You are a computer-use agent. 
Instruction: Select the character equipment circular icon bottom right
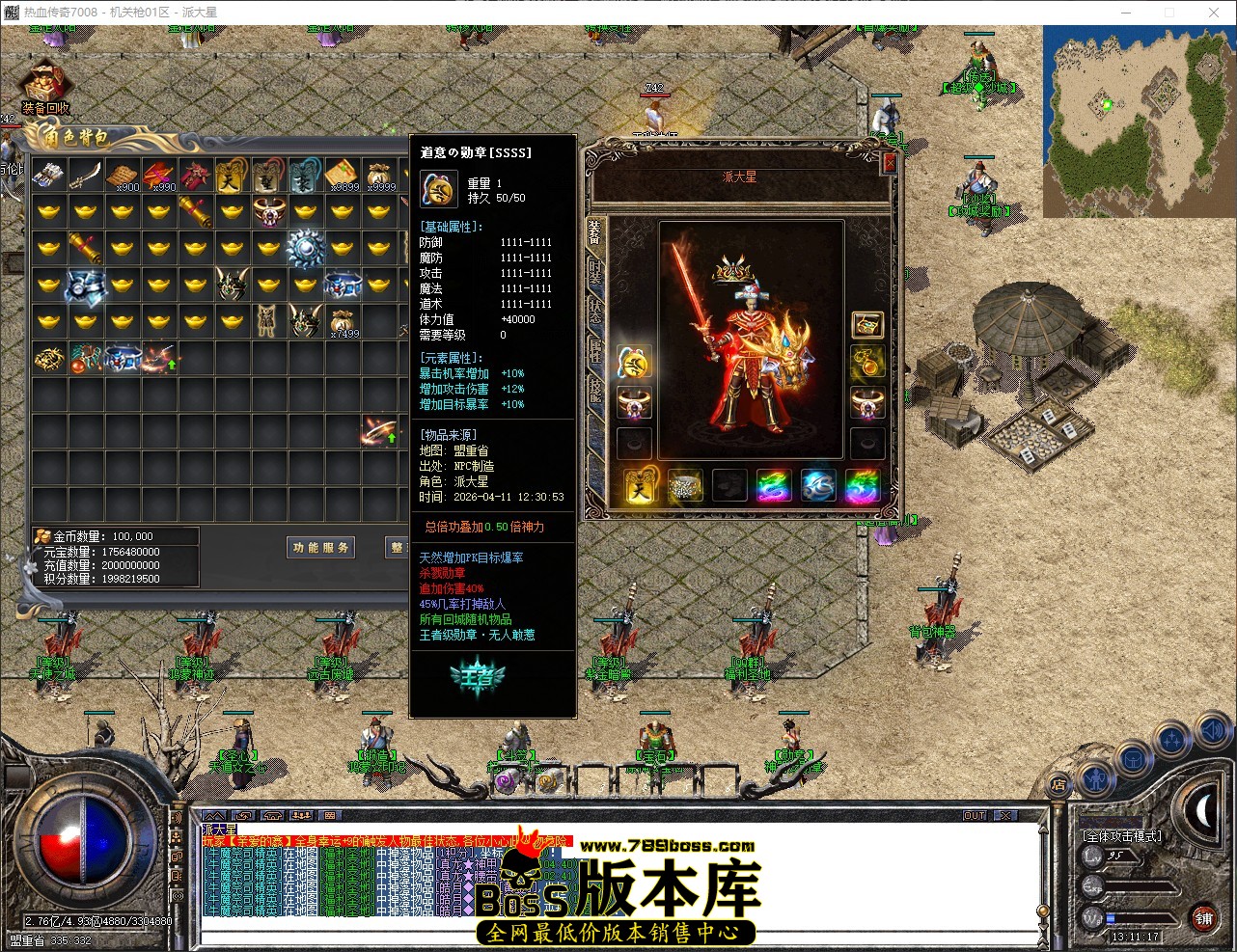[1094, 780]
